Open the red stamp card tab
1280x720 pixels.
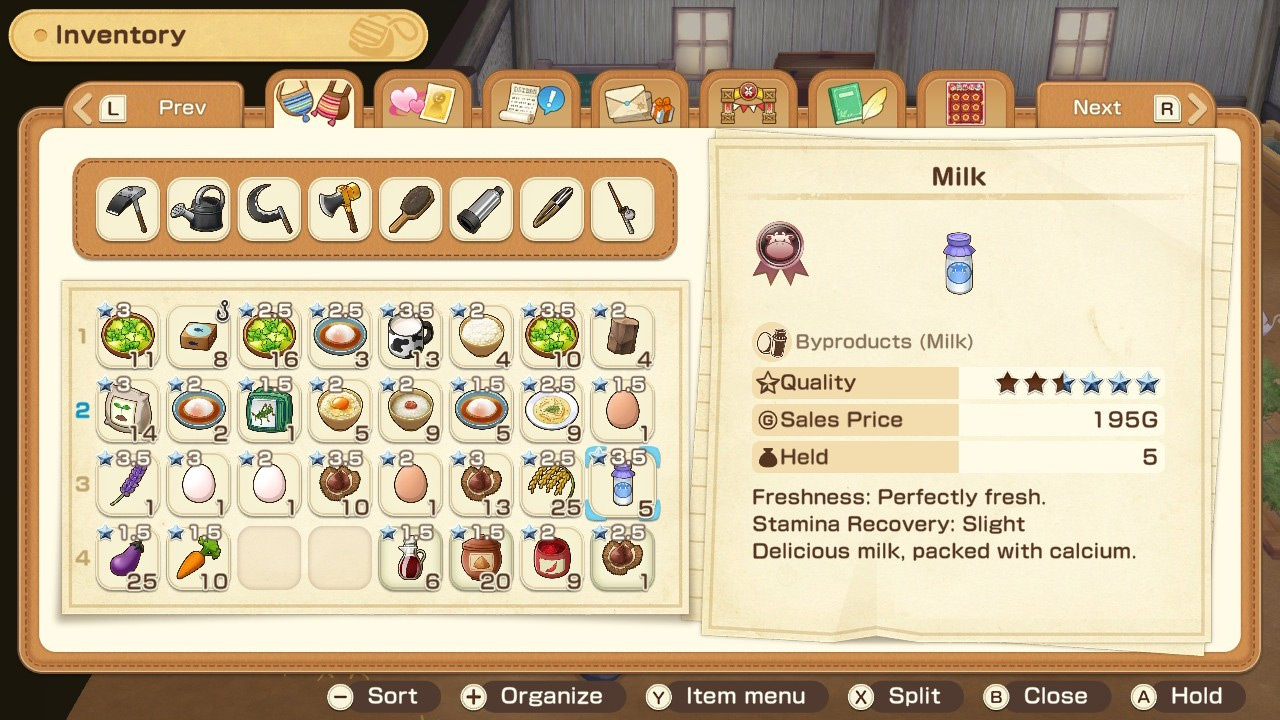pyautogui.click(x=965, y=103)
